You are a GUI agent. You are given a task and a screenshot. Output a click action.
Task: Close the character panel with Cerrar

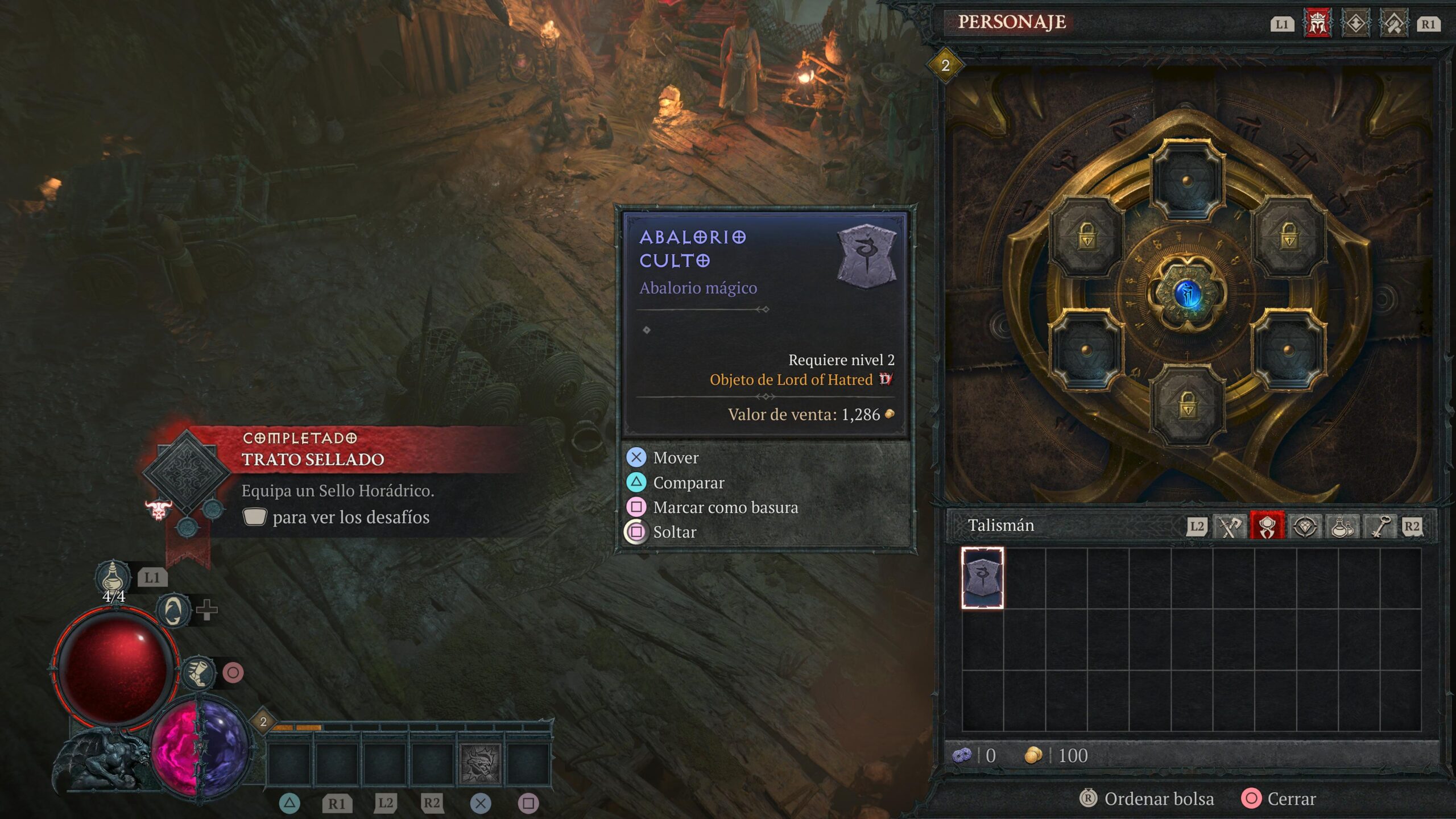[x=1291, y=799]
